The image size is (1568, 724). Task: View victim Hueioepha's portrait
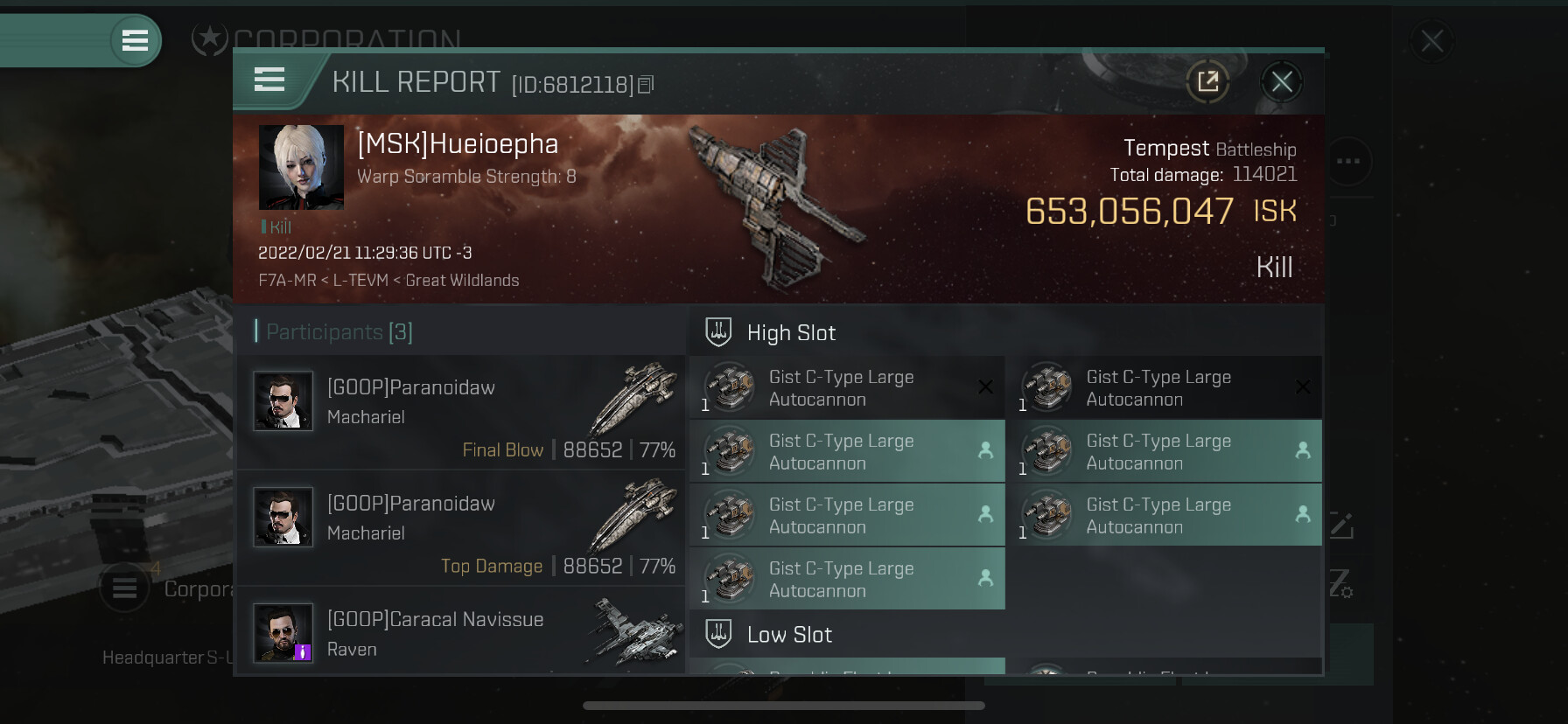[x=301, y=167]
